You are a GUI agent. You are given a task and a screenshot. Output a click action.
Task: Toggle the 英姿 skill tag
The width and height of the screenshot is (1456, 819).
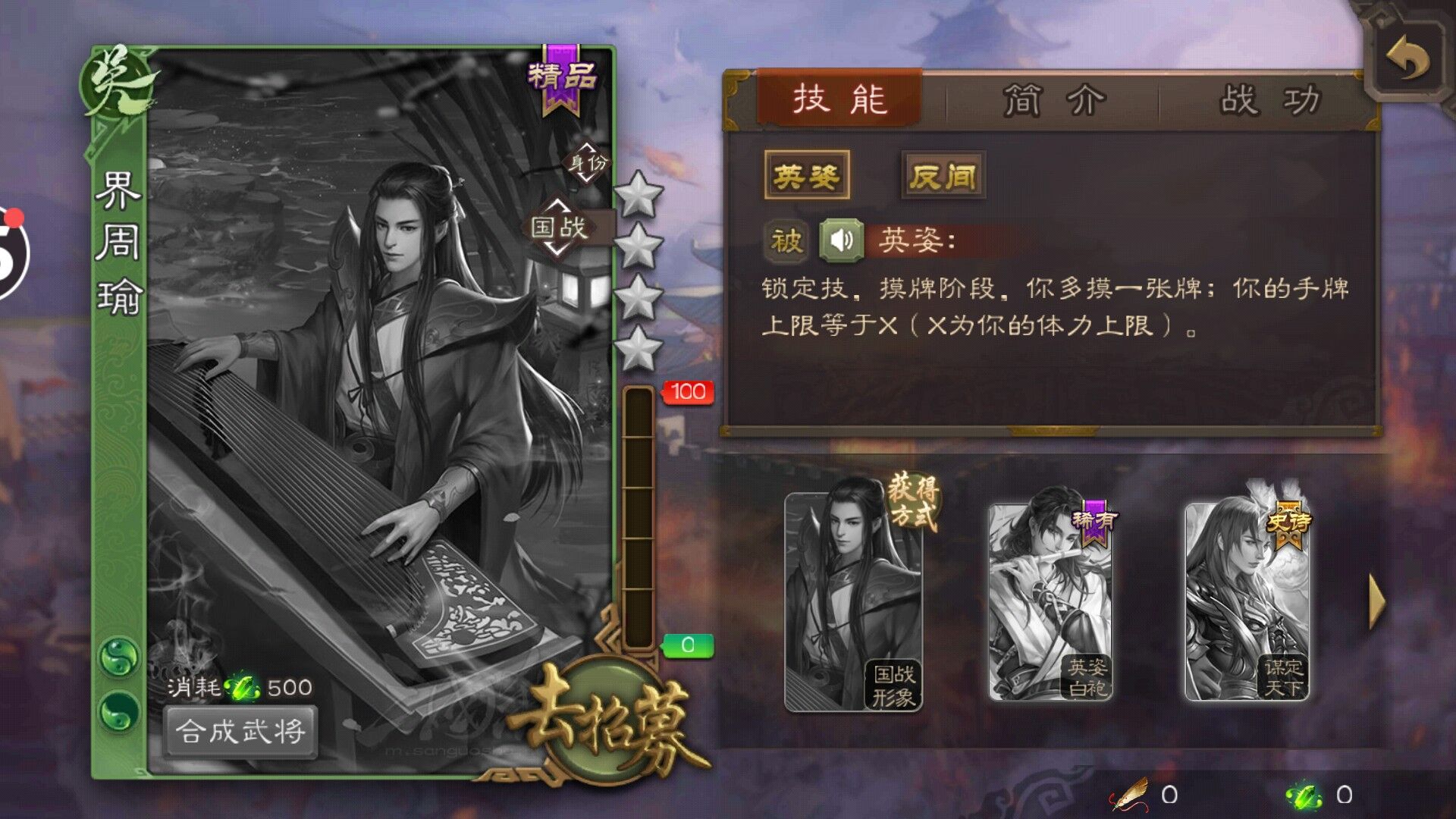(806, 173)
